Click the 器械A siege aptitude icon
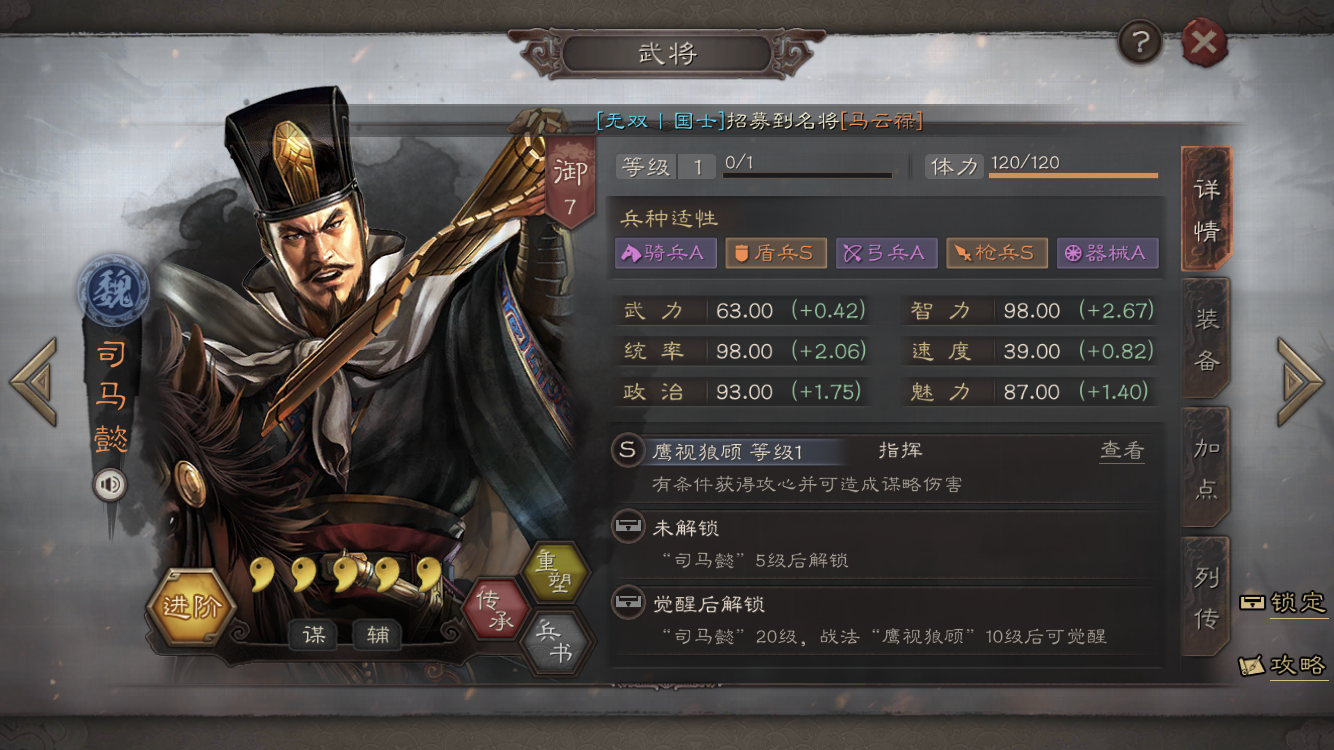Screen dimensions: 1334x750 [1107, 253]
